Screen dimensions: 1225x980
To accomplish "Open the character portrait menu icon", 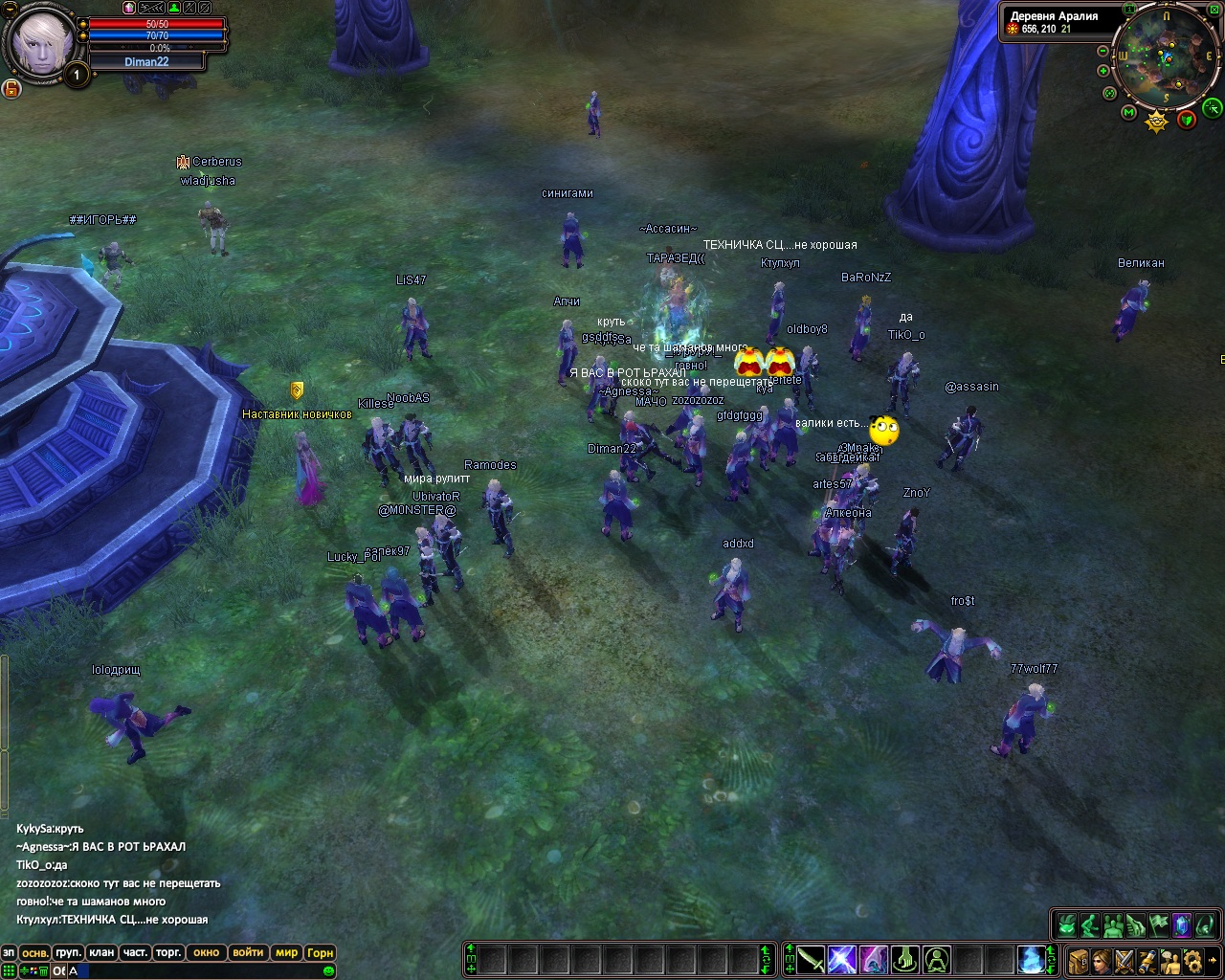I will pos(1102,960).
